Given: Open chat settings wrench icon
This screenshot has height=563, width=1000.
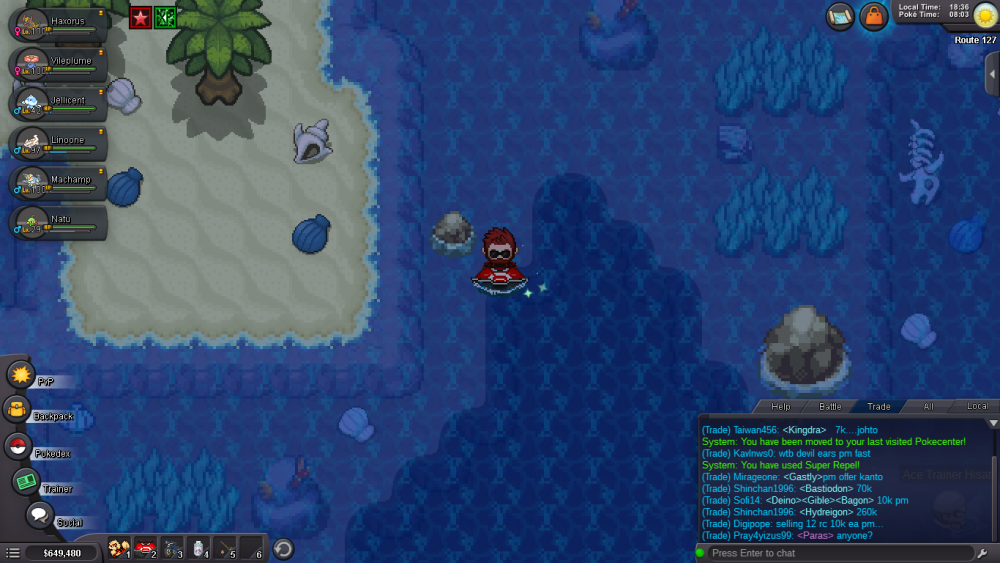Looking at the screenshot, I should (984, 553).
